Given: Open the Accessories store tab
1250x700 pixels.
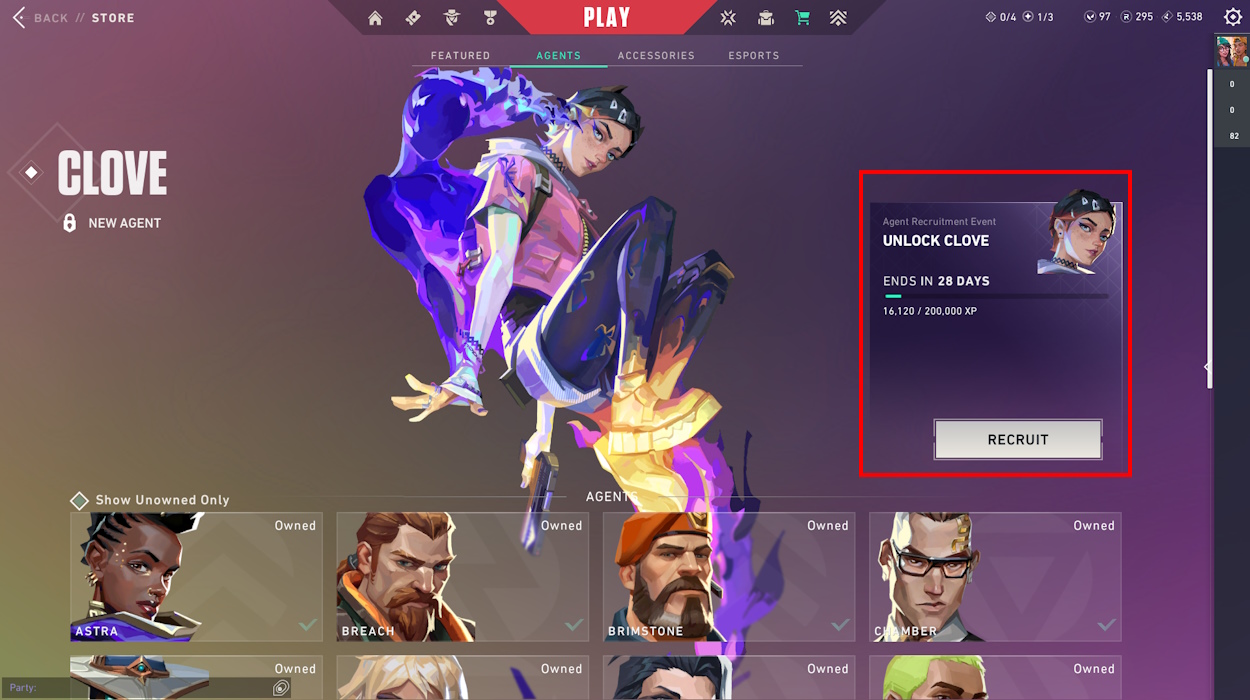Looking at the screenshot, I should point(656,56).
